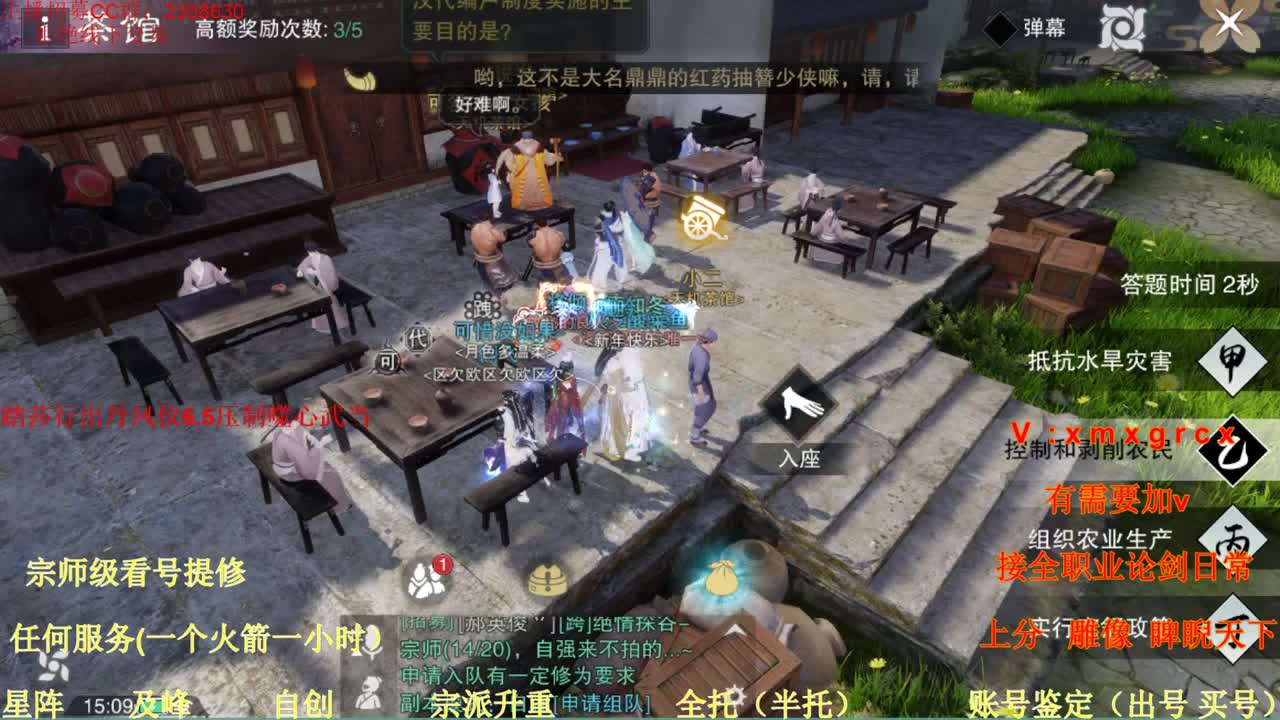The width and height of the screenshot is (1280, 720).
Task: Click the 高额奖励次数 3/5 reward counter
Action: click(x=276, y=29)
